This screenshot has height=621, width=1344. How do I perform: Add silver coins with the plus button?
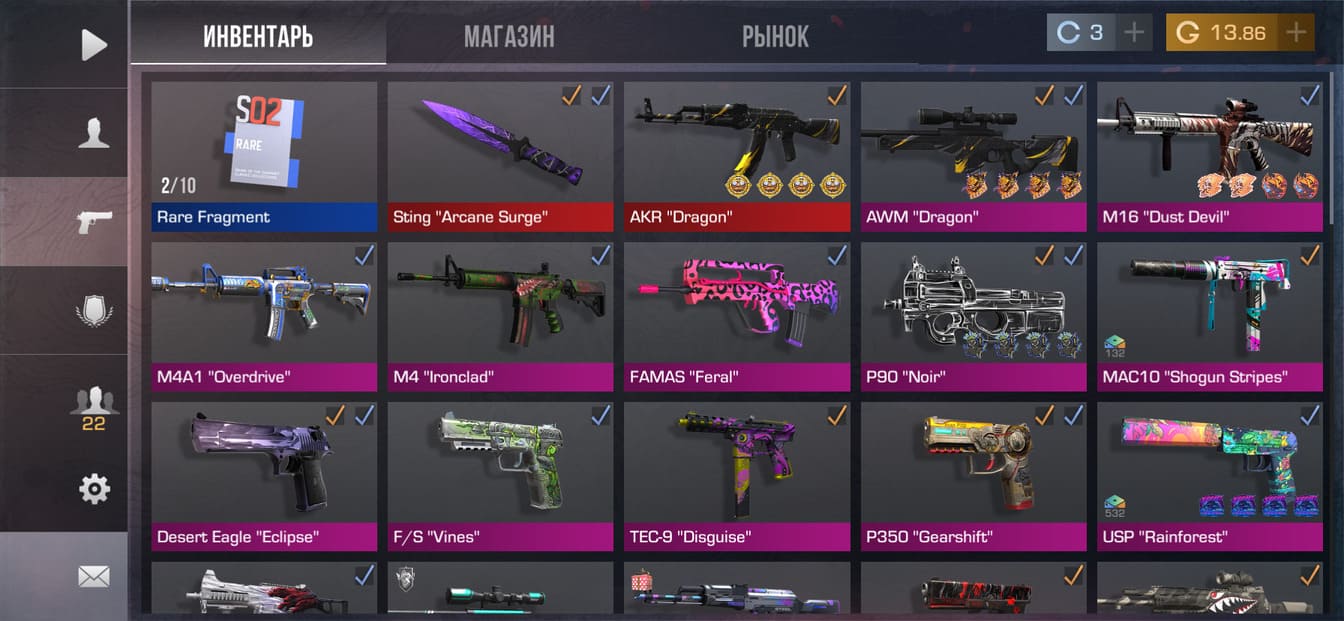1134,33
